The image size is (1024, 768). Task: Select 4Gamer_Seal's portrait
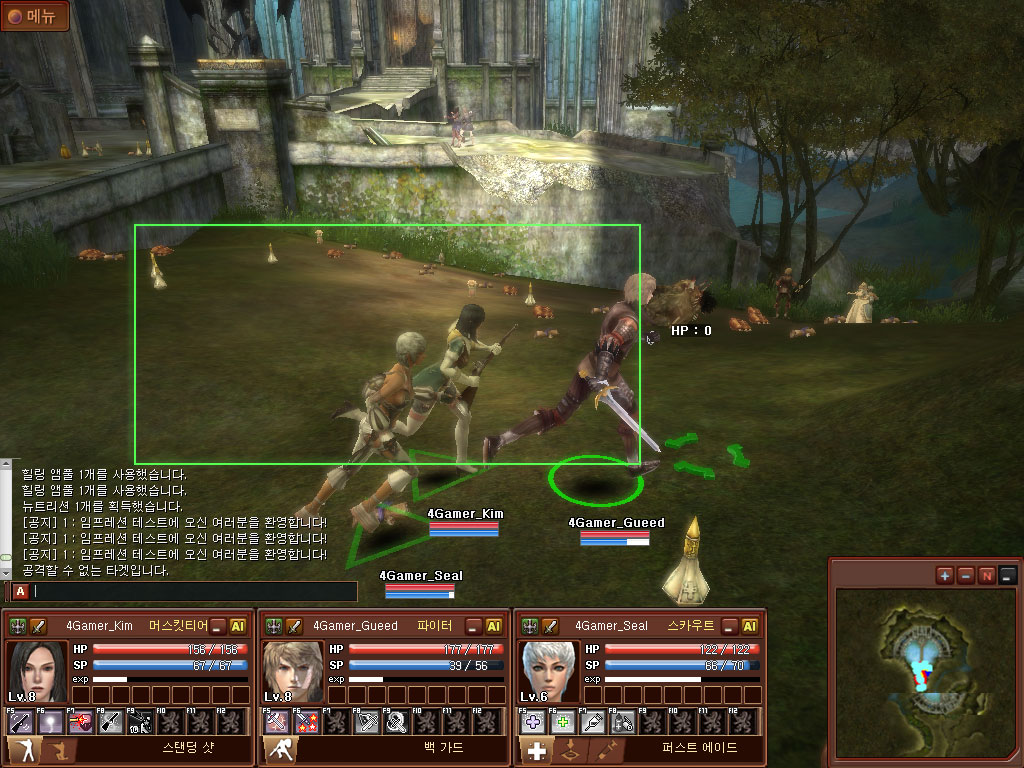[x=548, y=671]
